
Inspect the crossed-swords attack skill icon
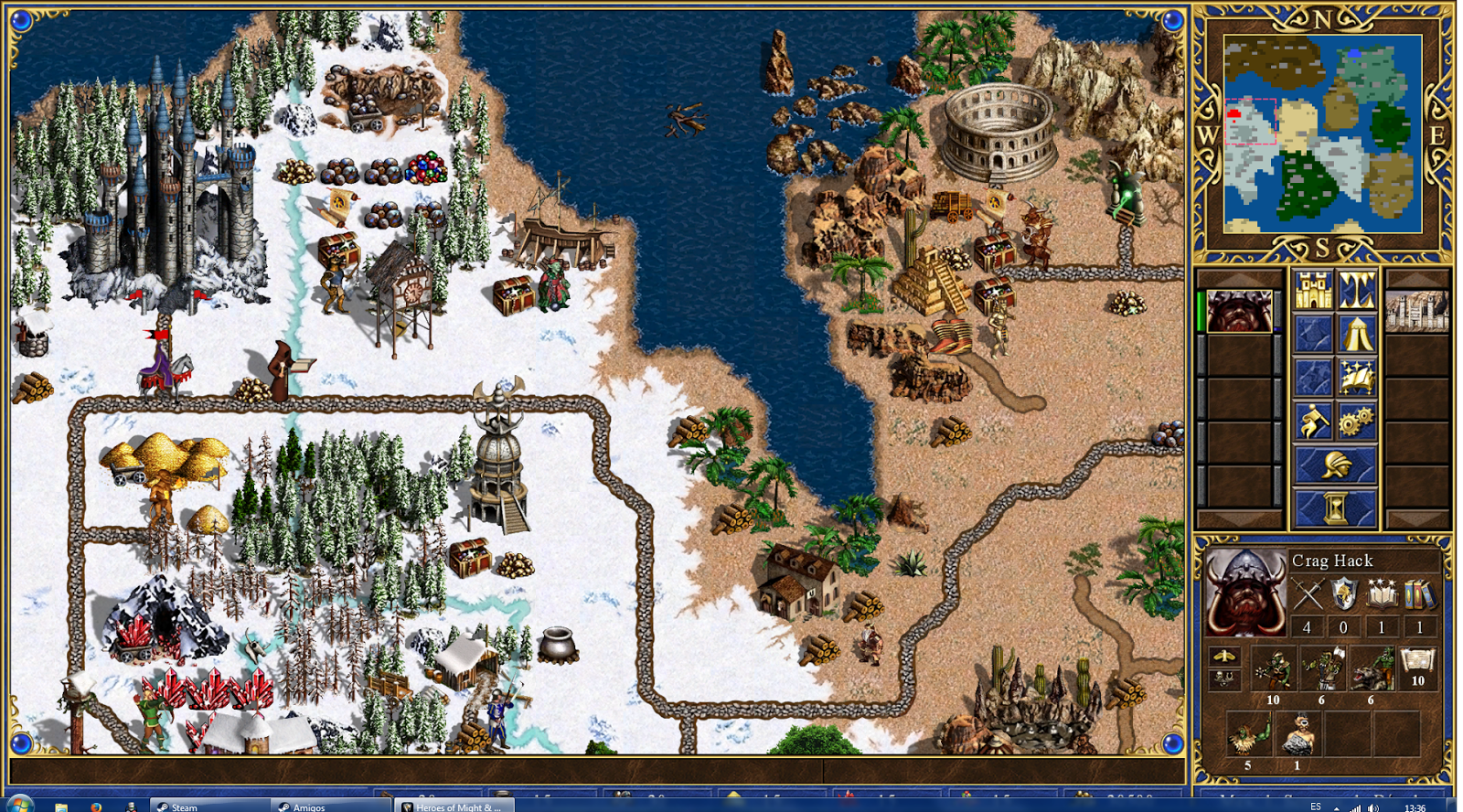(x=1308, y=593)
